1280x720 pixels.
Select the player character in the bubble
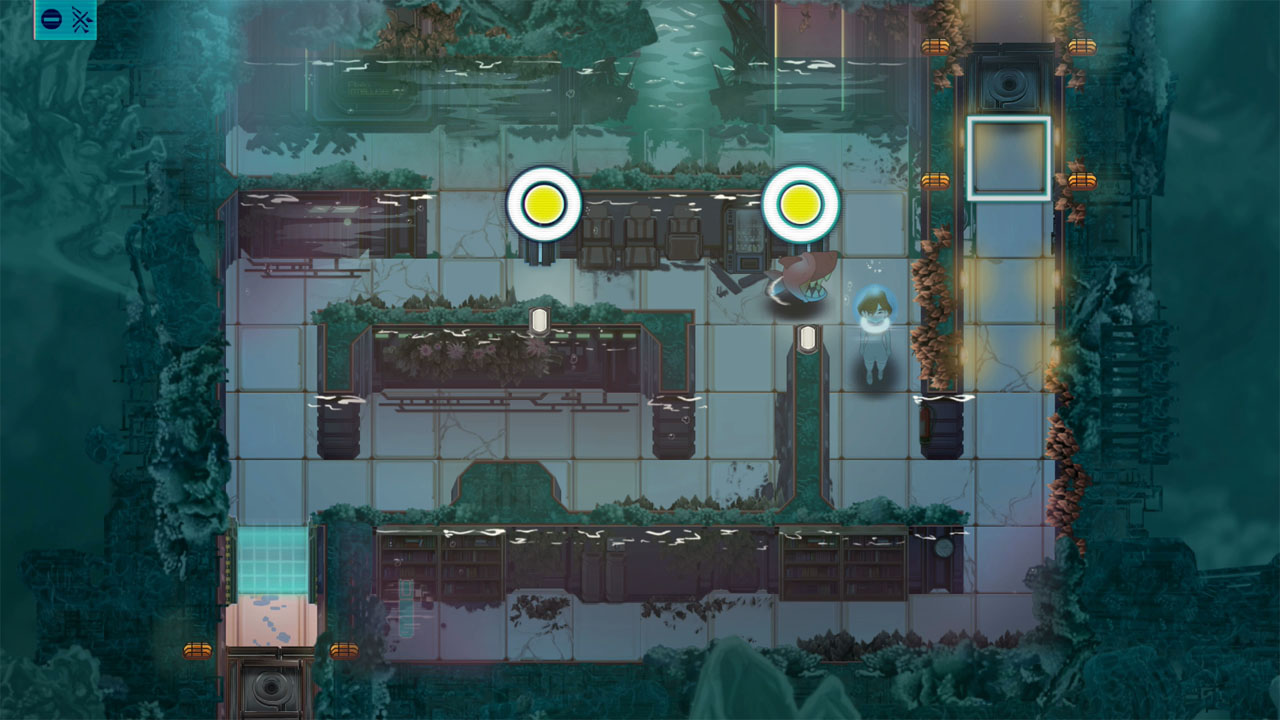coord(872,315)
